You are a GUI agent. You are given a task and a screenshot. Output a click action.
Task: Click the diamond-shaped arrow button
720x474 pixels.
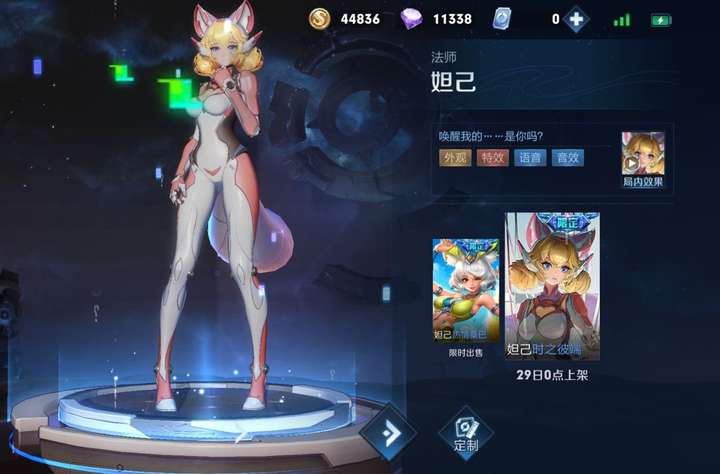point(388,432)
